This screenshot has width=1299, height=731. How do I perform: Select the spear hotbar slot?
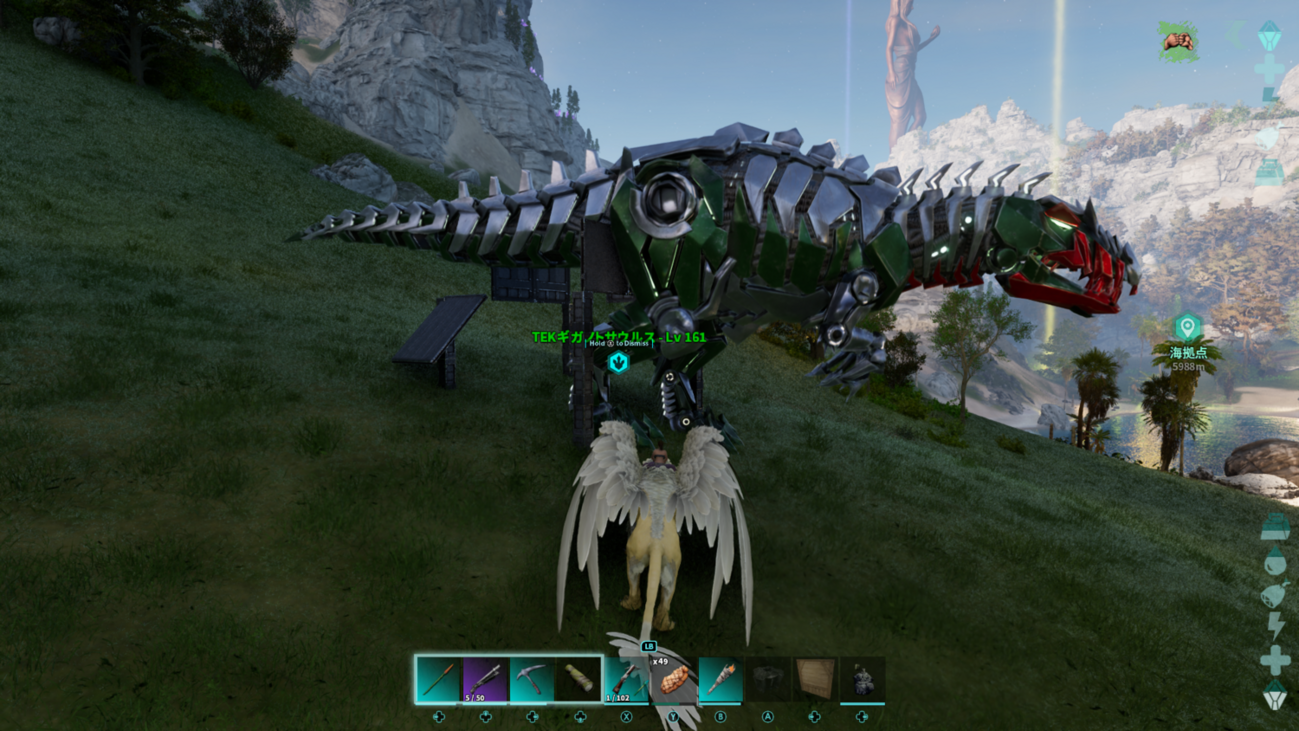[x=439, y=679]
